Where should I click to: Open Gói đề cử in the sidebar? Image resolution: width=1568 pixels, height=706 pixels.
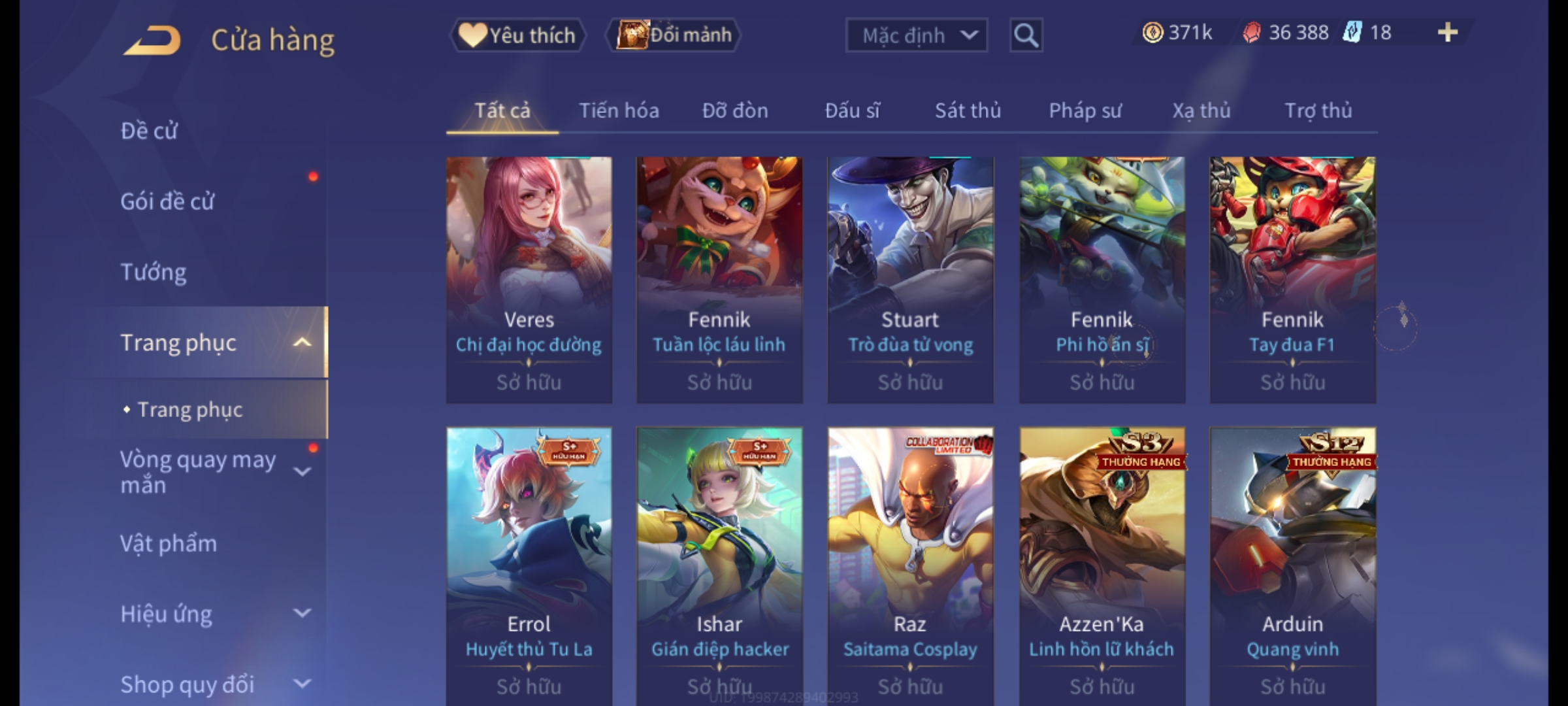point(167,201)
